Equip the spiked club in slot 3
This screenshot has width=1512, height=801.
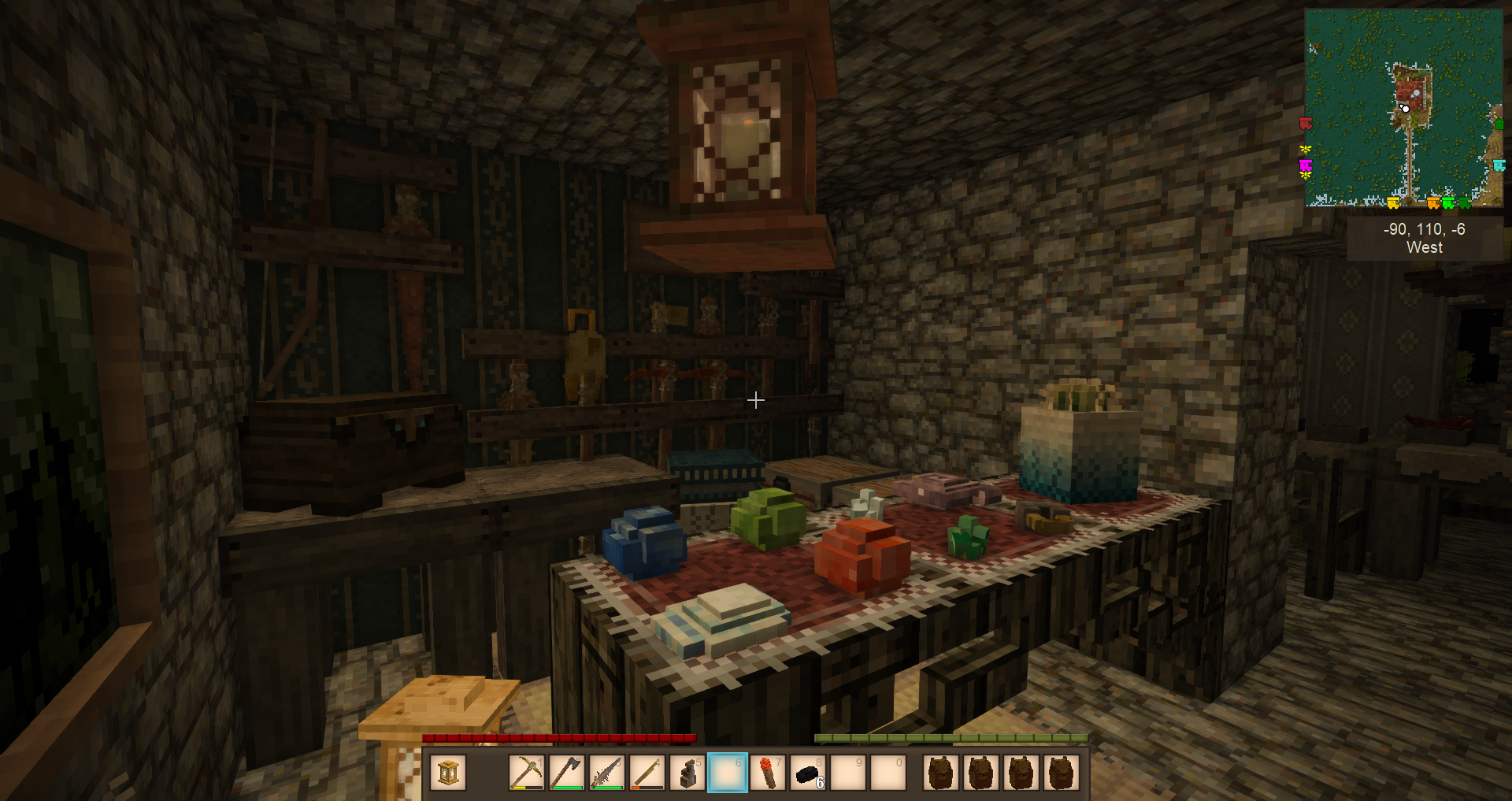[606, 773]
